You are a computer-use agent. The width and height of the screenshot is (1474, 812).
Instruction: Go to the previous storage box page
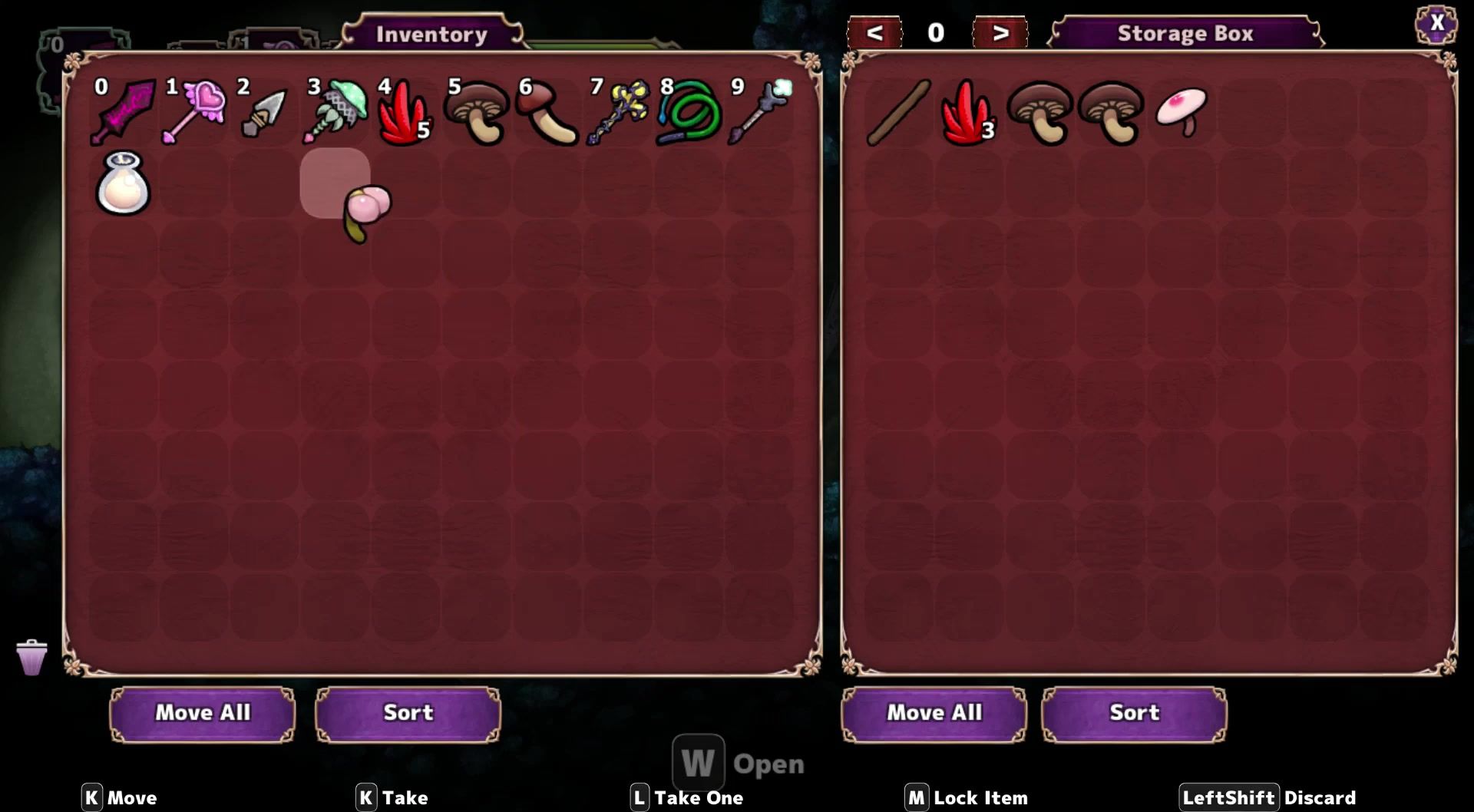[x=874, y=33]
